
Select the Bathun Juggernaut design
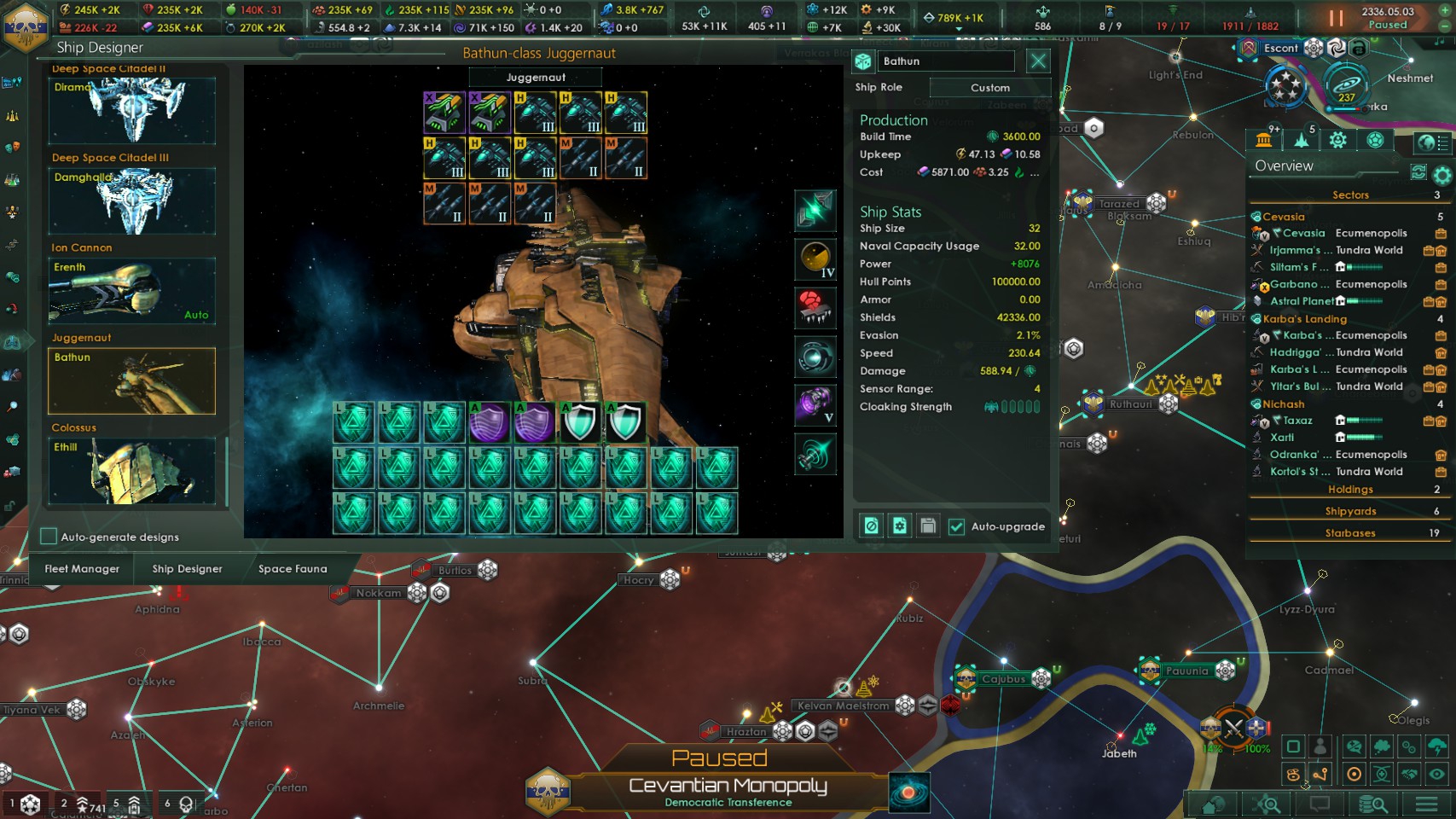coord(131,380)
